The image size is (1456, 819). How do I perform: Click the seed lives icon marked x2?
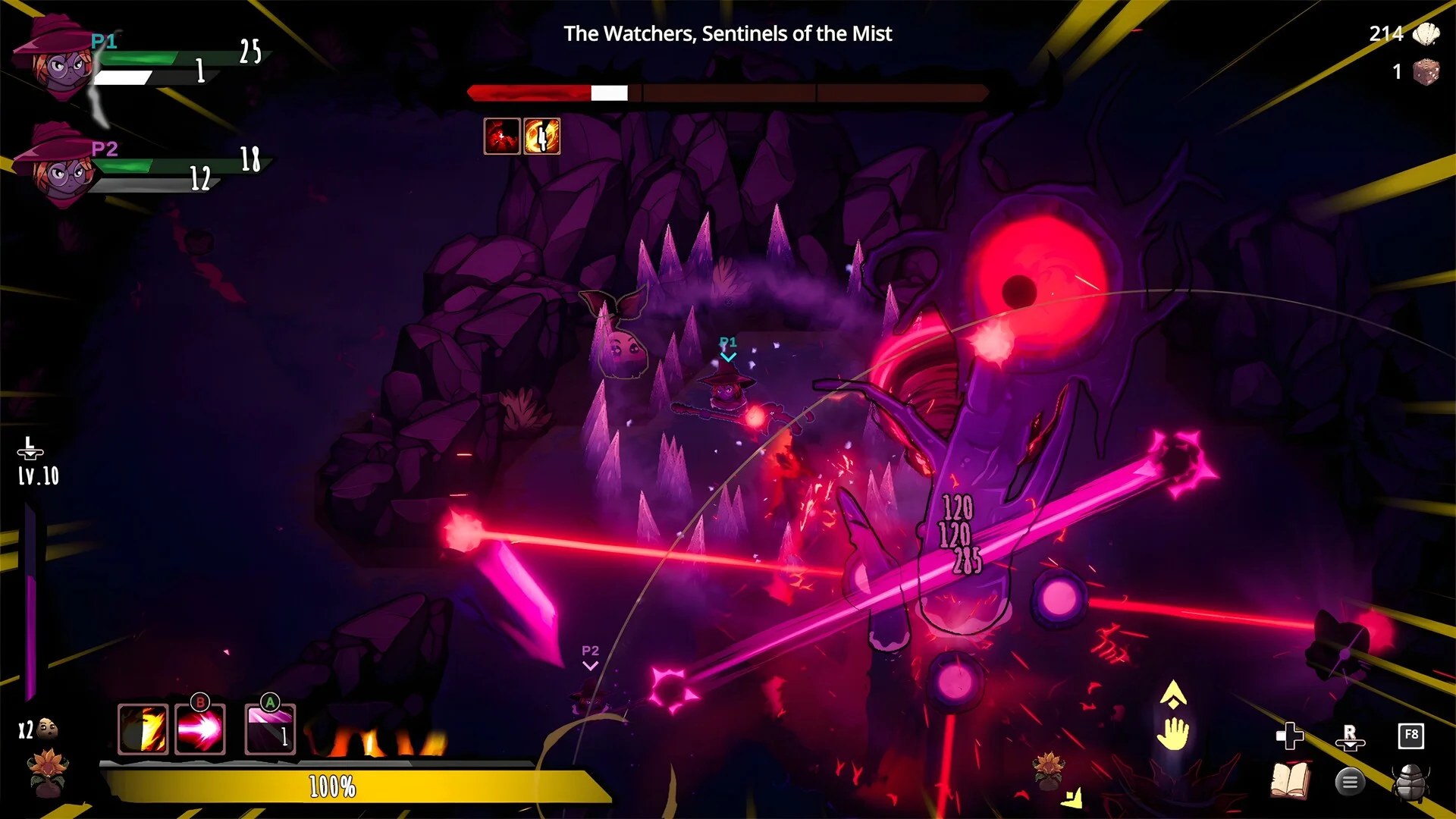[x=47, y=729]
